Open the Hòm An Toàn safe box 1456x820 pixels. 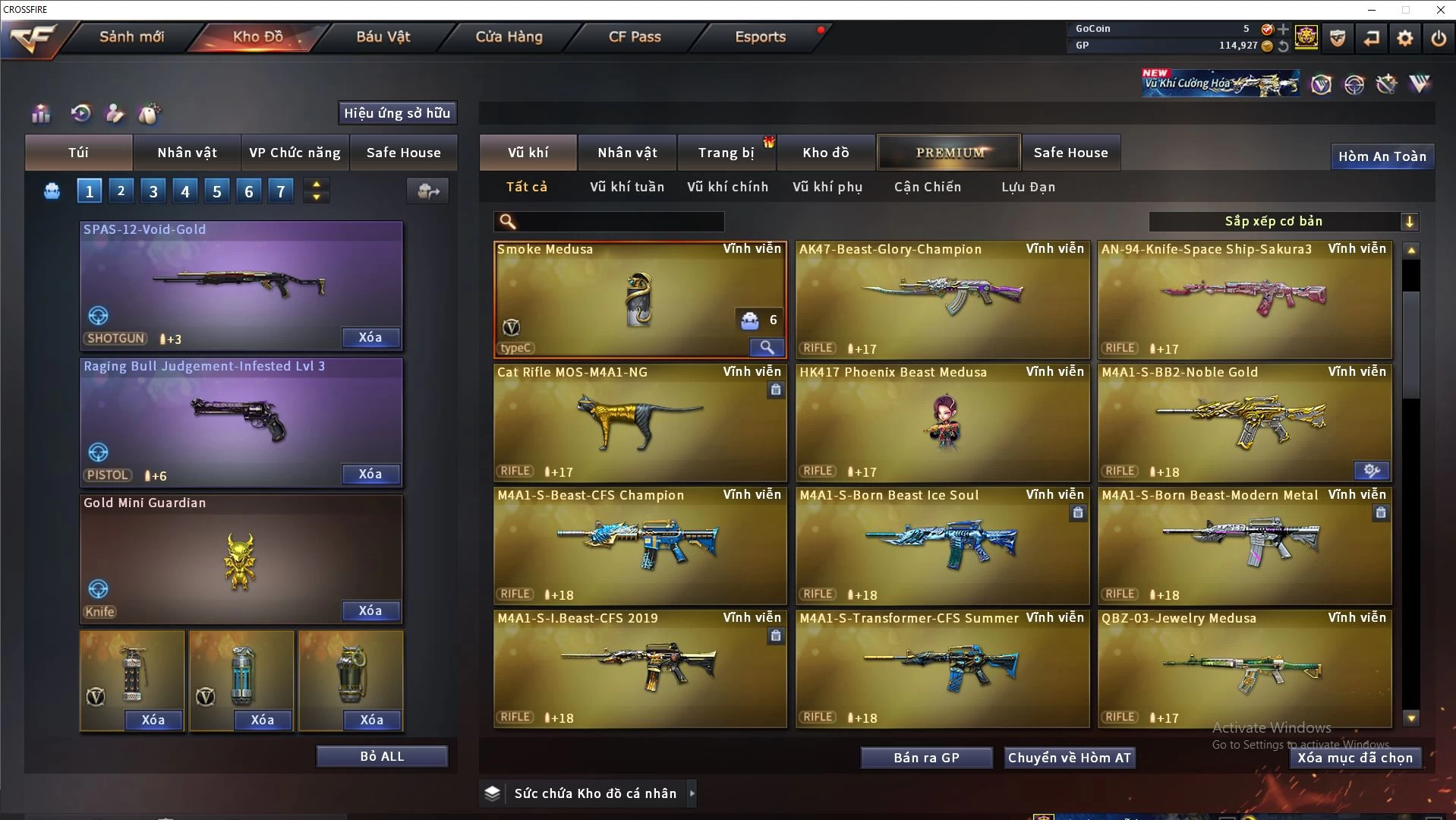click(1382, 156)
